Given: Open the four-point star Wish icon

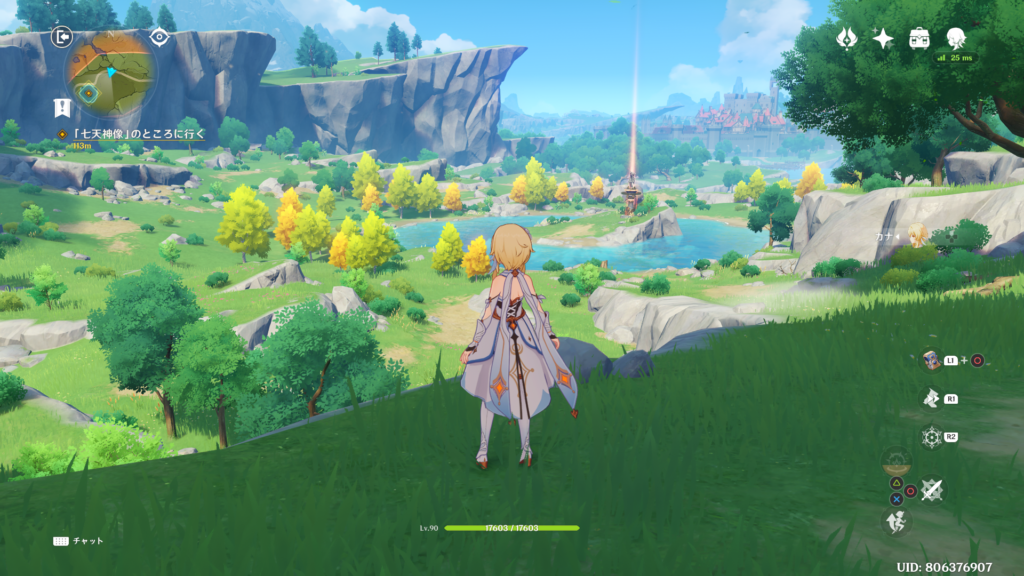Looking at the screenshot, I should tap(883, 38).
